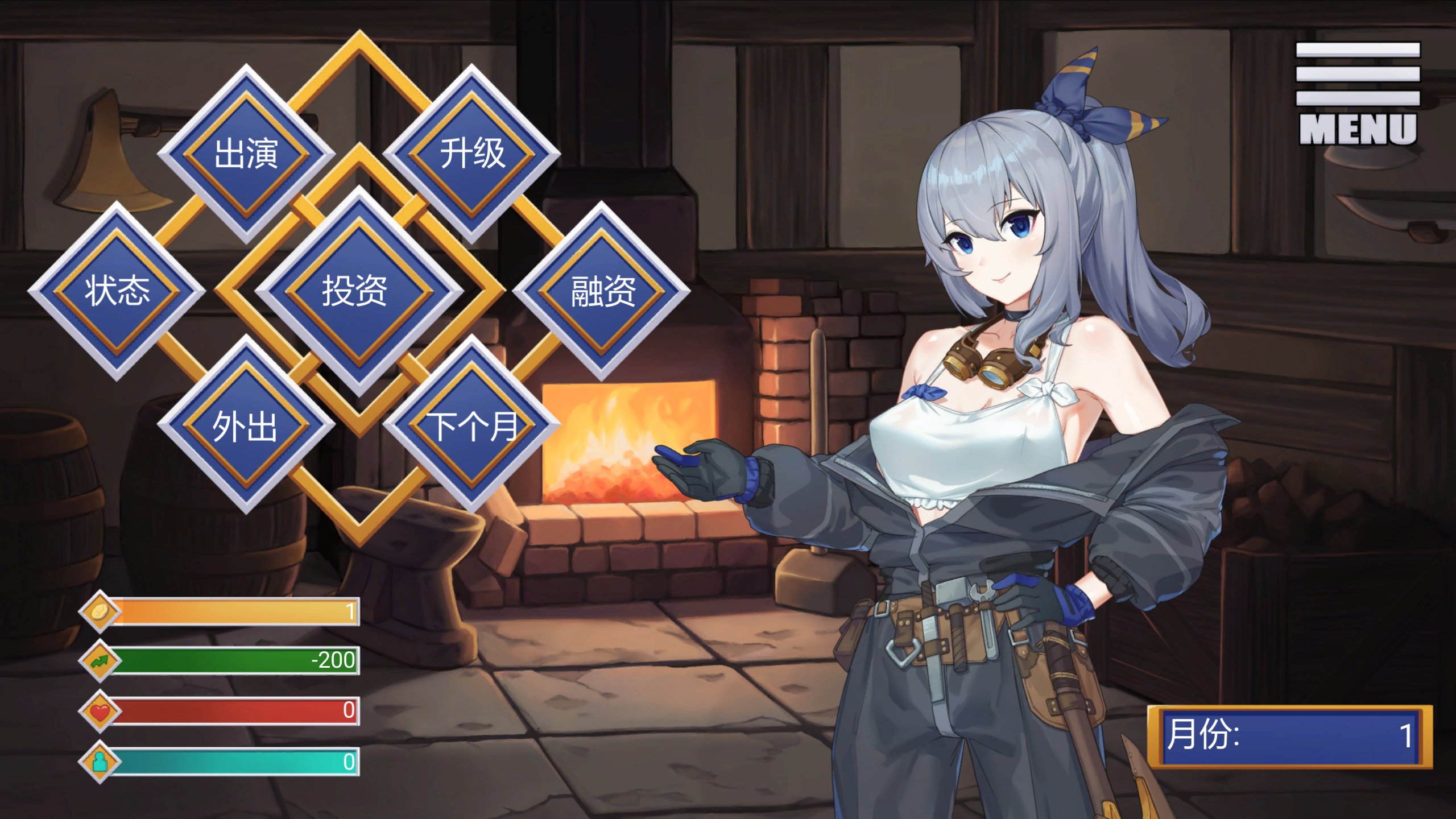Click the 融资 financing diamond
The image size is (1456, 819).
[x=602, y=291]
